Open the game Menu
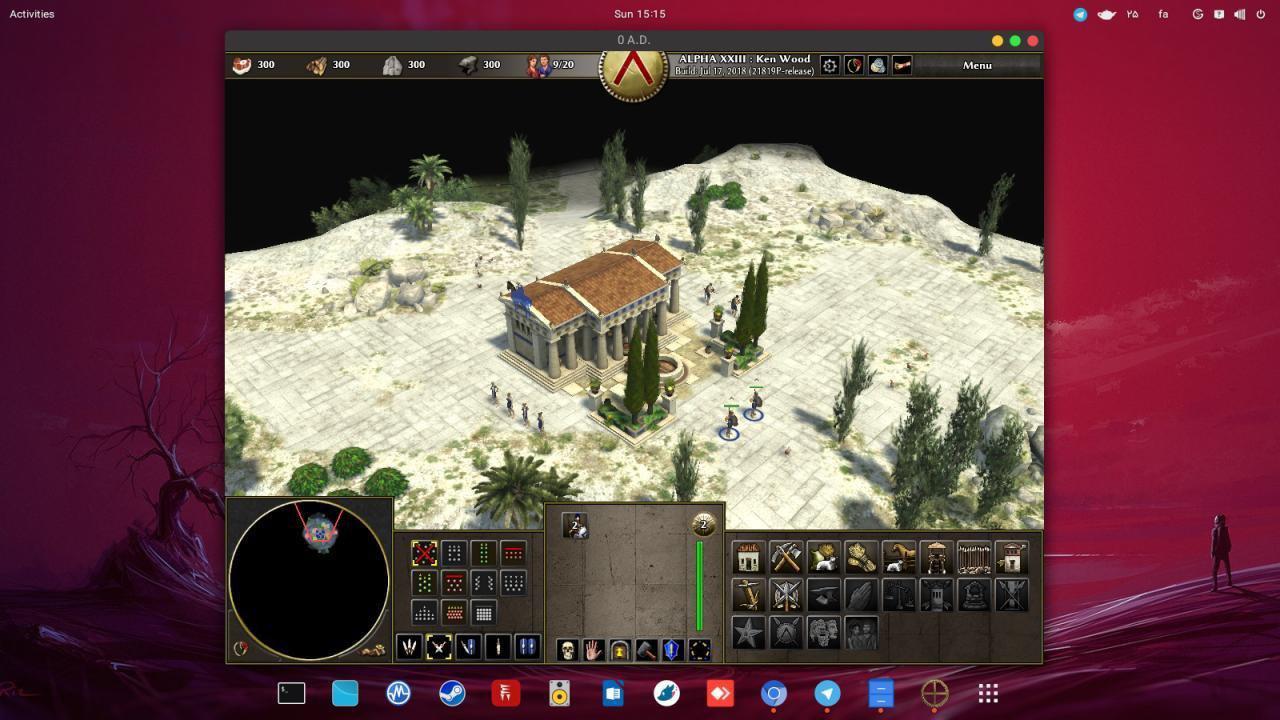Image resolution: width=1280 pixels, height=720 pixels. (x=977, y=65)
